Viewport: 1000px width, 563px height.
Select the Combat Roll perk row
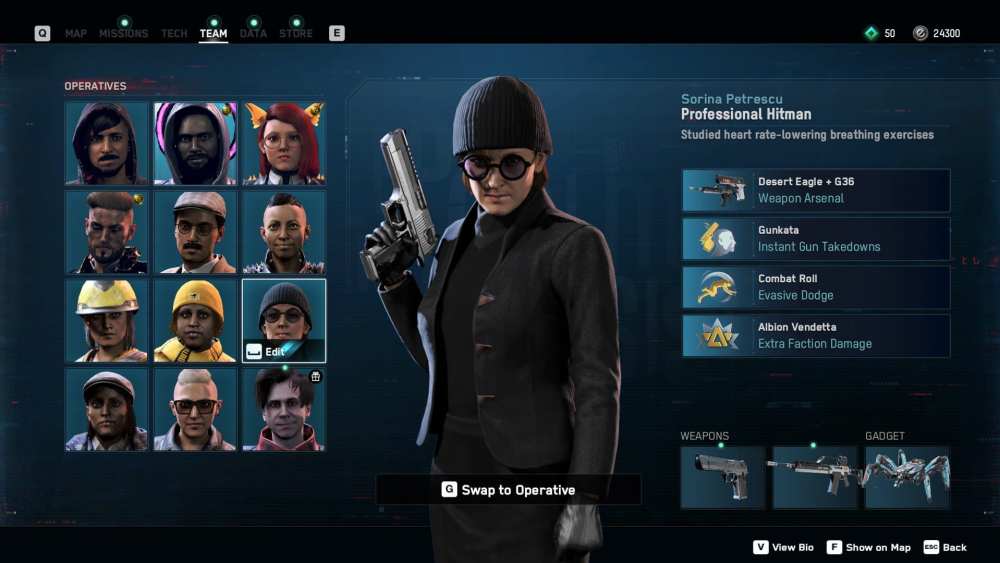click(x=815, y=287)
